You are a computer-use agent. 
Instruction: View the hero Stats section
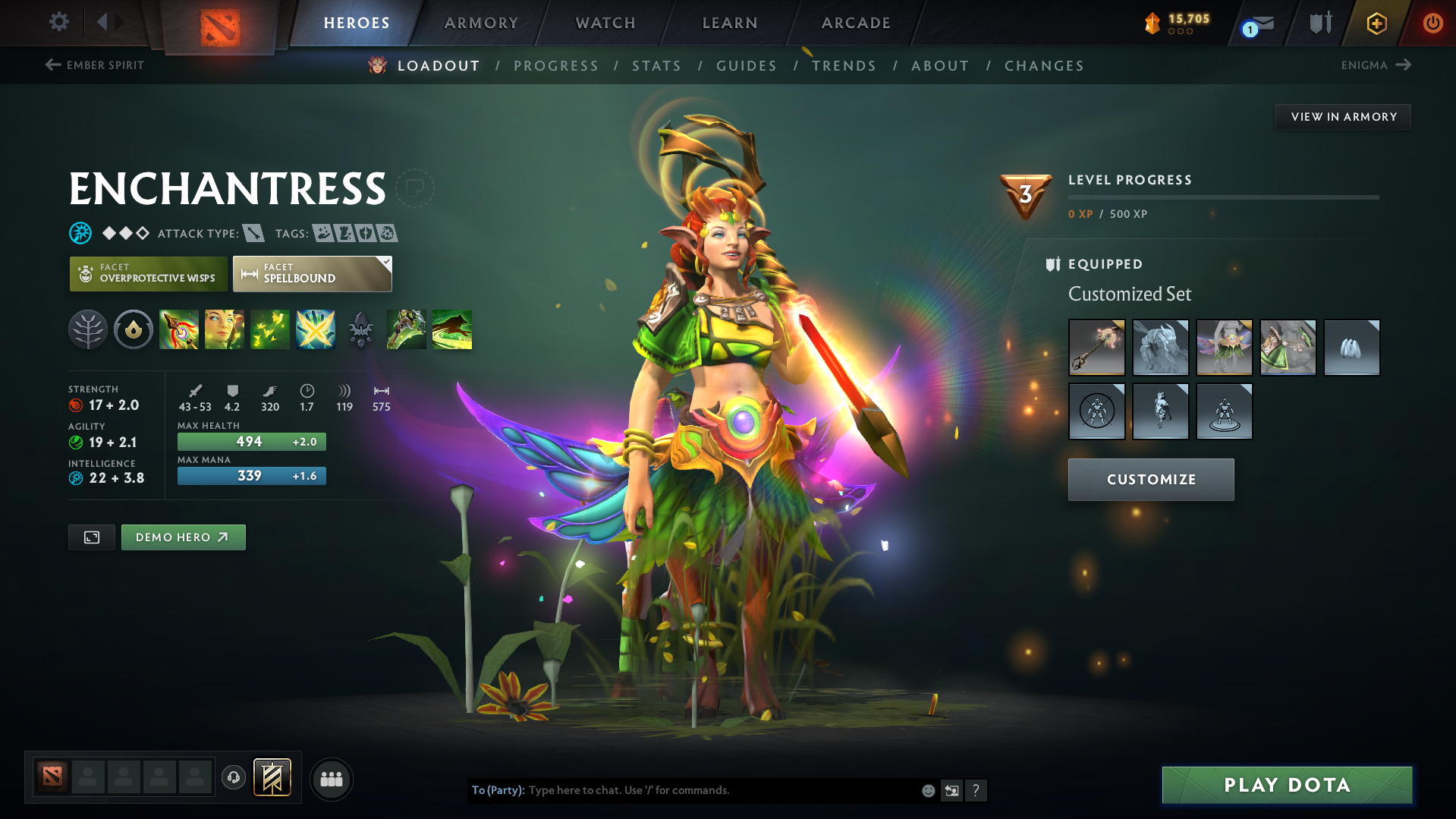pos(656,66)
